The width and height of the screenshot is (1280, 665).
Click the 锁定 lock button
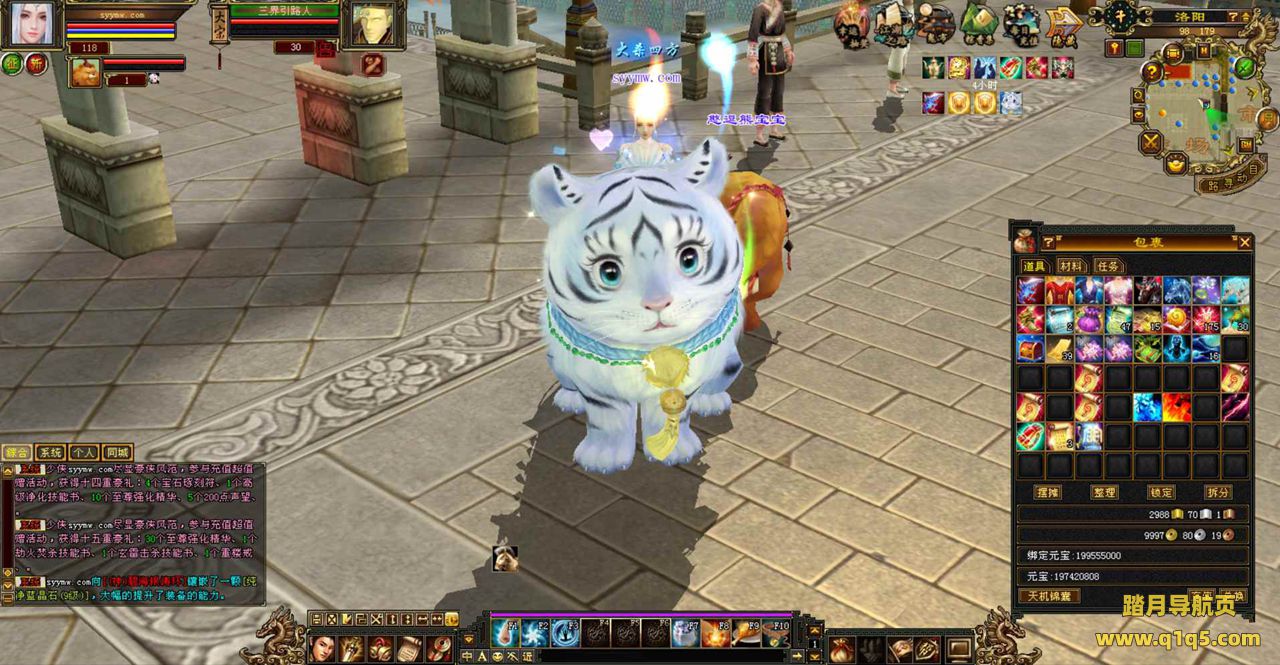pos(1161,493)
